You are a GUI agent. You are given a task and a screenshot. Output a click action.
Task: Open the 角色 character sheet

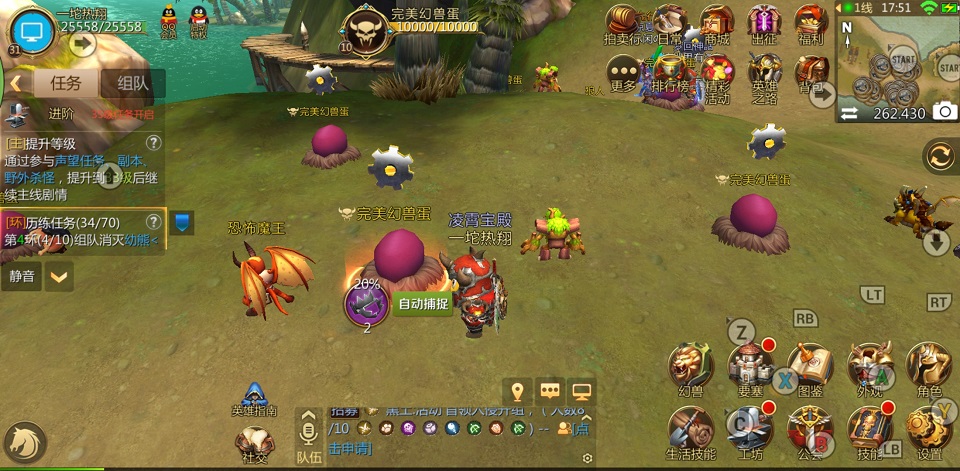(928, 369)
